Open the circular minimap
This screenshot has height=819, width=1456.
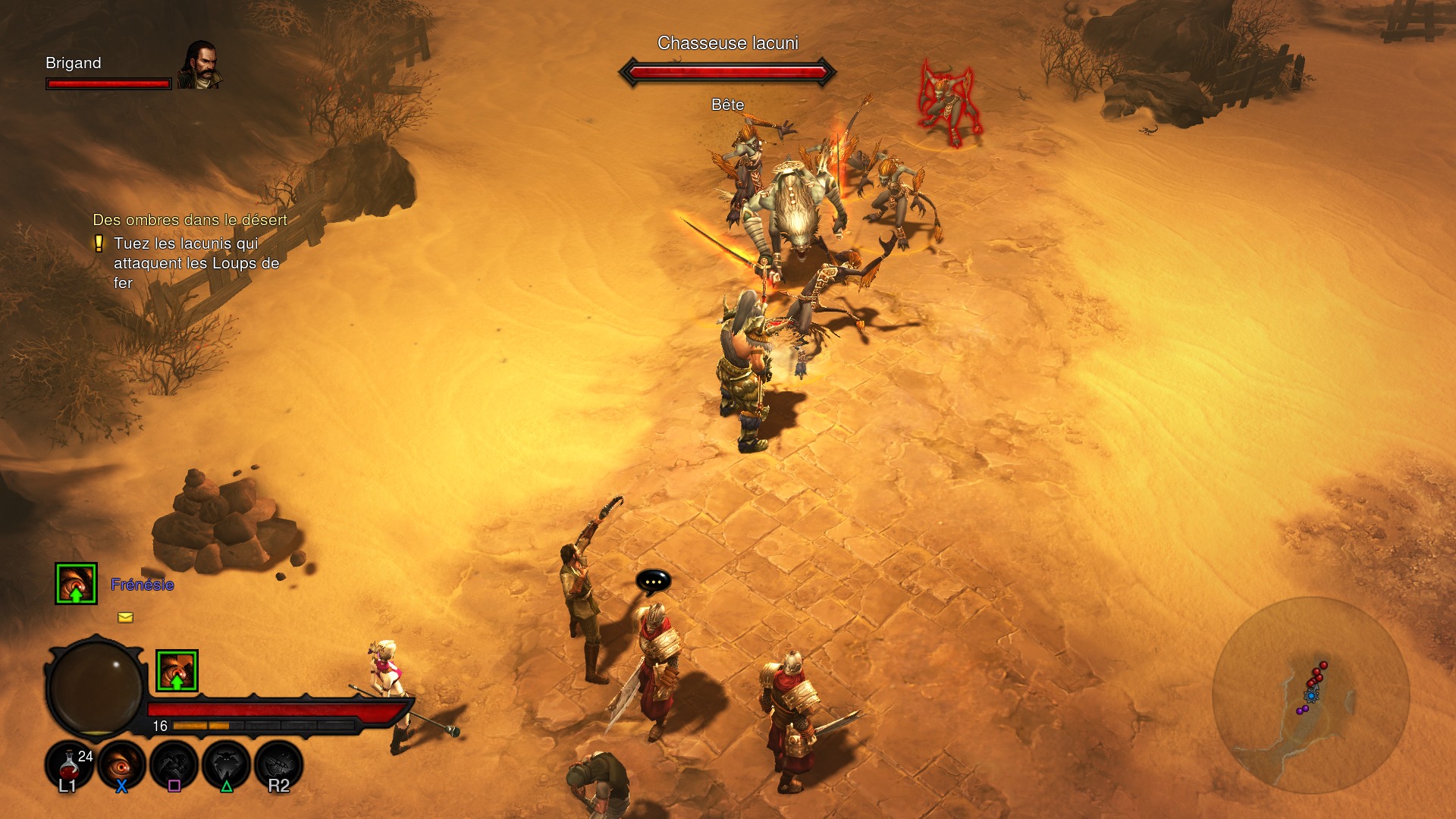1310,695
